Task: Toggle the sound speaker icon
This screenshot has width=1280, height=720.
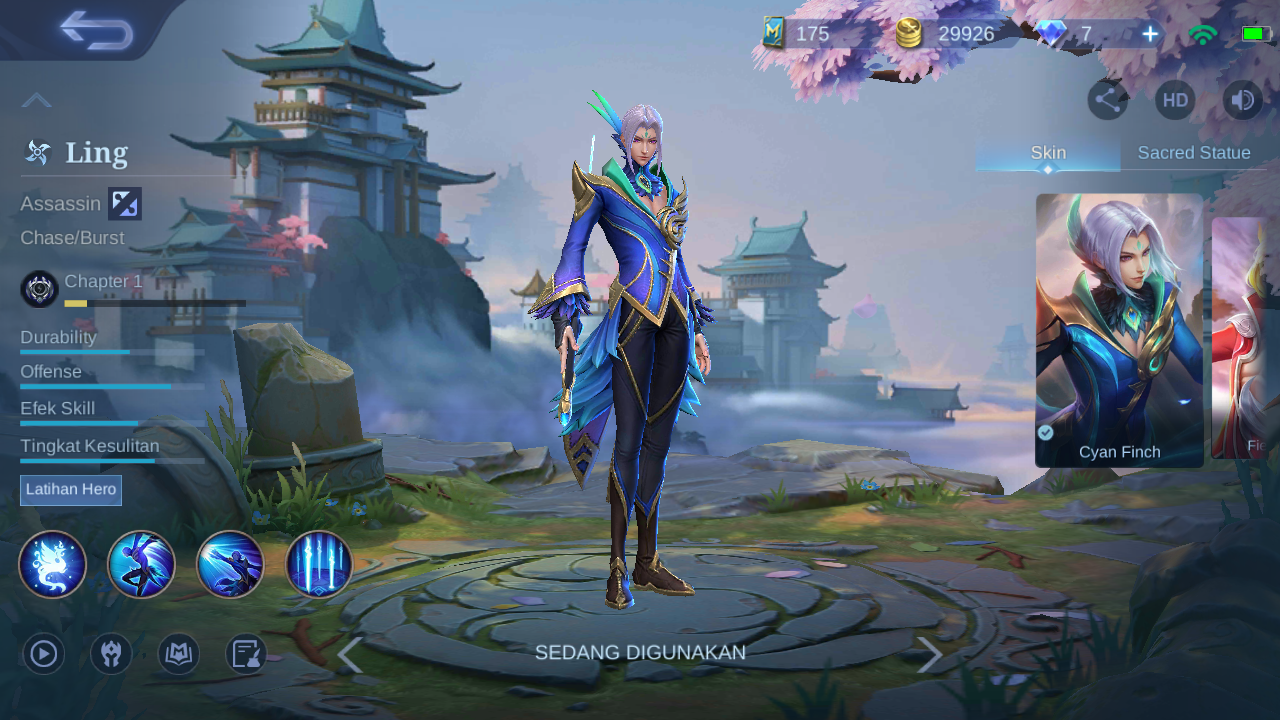Action: point(1242,100)
